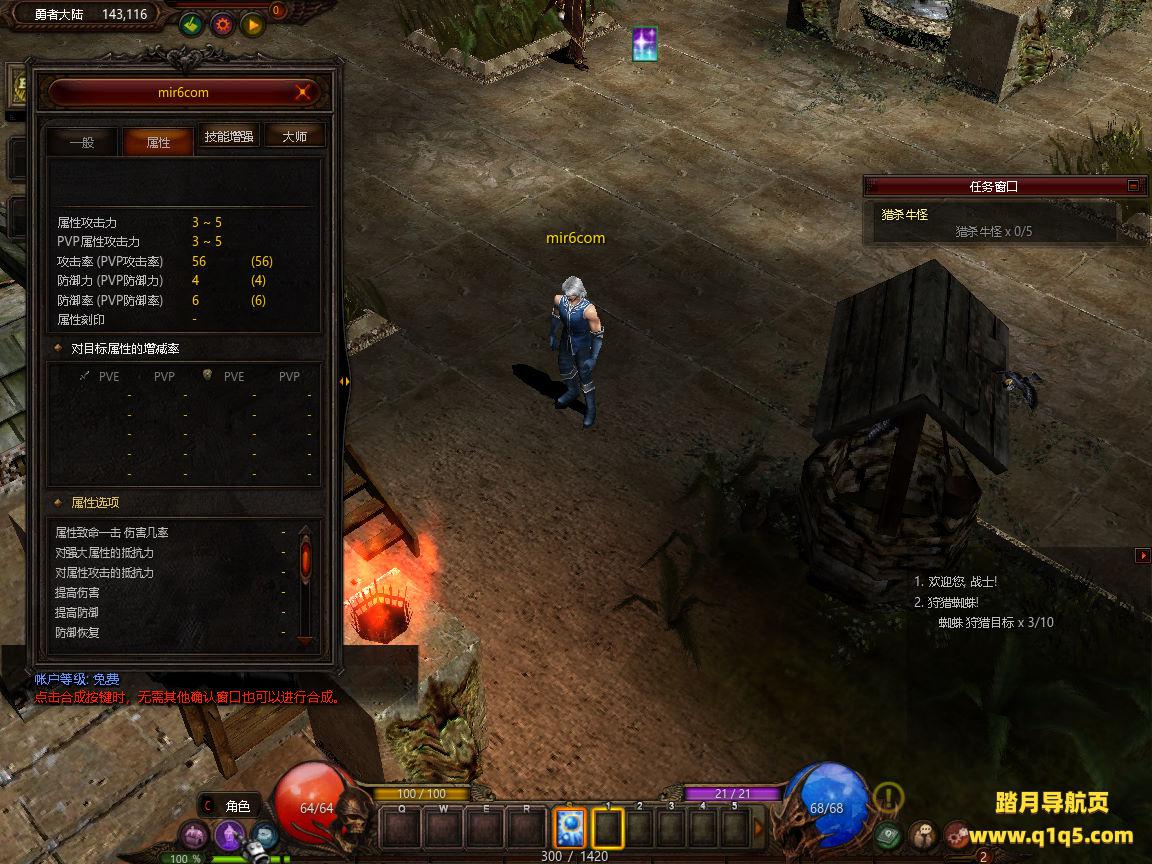Open the green book icon menu
The height and width of the screenshot is (864, 1152).
[888, 834]
